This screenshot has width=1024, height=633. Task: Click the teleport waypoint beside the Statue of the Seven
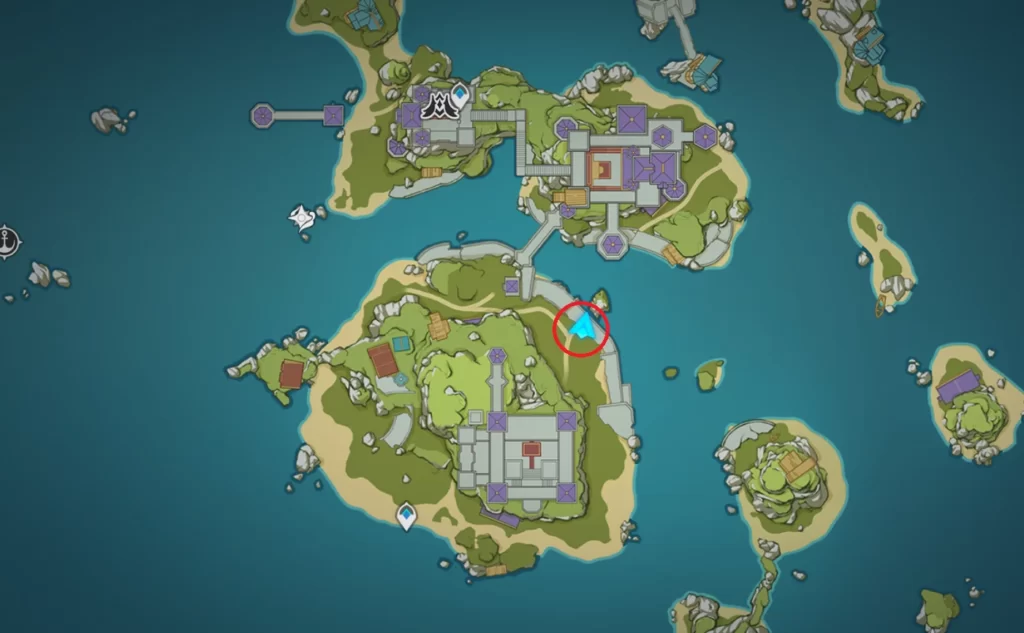tap(459, 96)
